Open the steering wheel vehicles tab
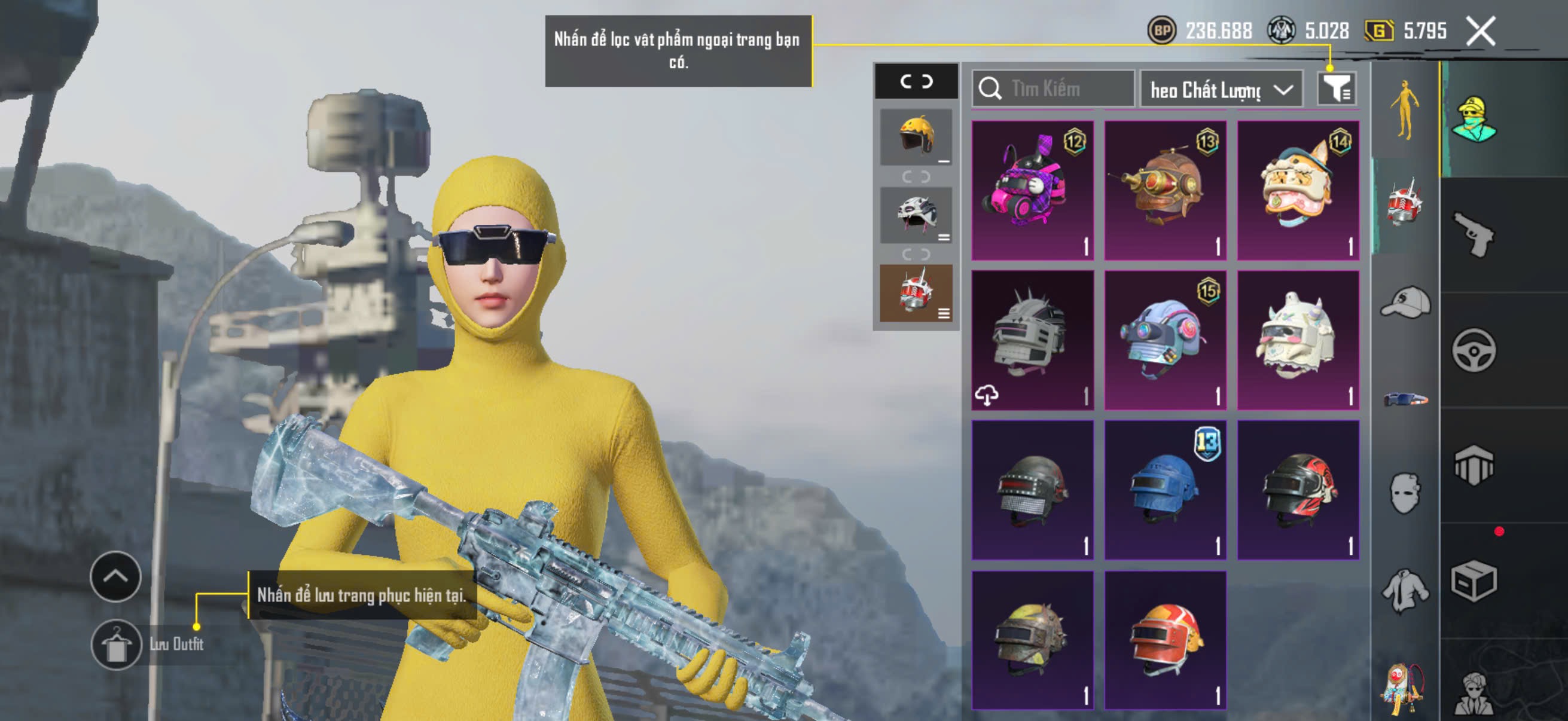The width and height of the screenshot is (1568, 721). [1473, 350]
